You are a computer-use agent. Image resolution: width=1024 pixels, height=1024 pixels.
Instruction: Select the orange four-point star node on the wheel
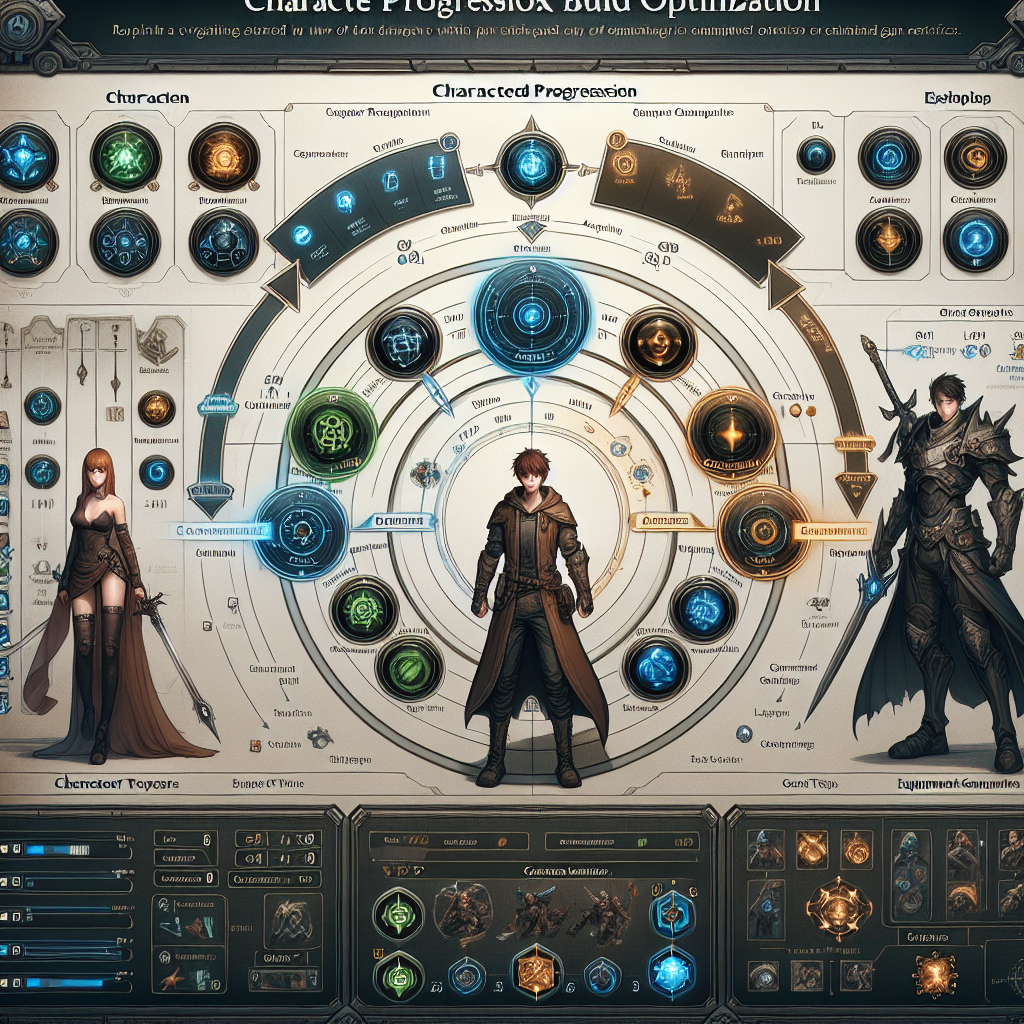click(x=732, y=434)
